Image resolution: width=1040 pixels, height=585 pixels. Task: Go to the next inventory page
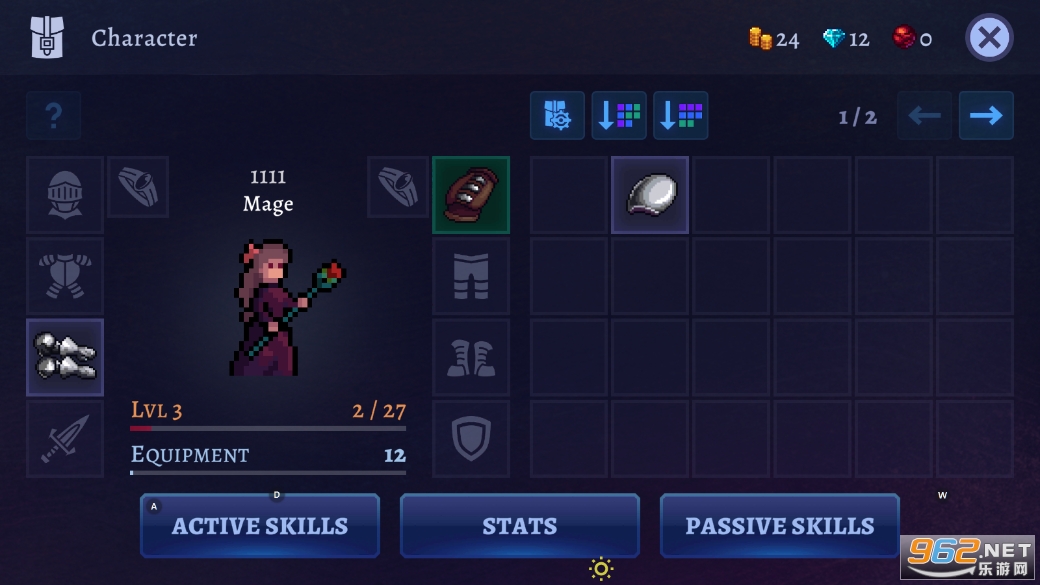(x=986, y=116)
